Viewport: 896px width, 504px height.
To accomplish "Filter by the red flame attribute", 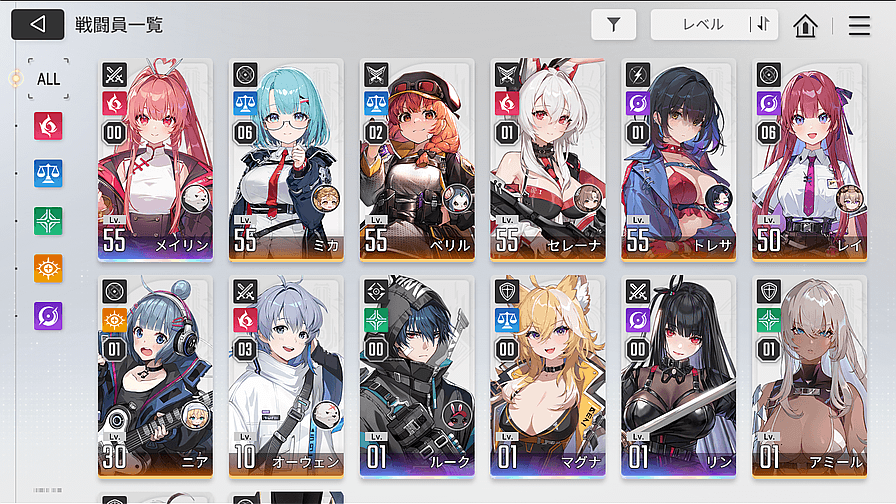I will (x=48, y=125).
